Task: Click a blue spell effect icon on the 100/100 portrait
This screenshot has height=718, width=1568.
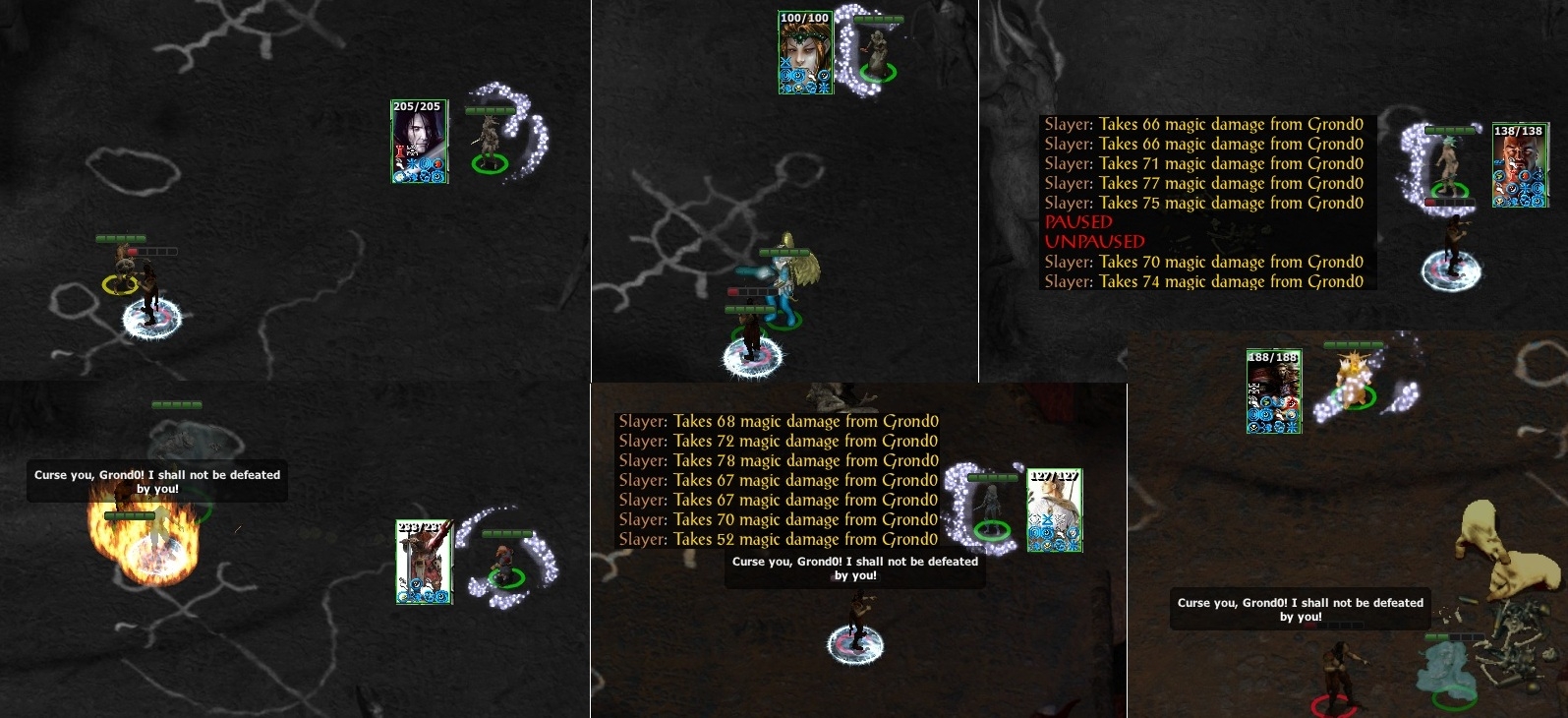Action: point(786,77)
